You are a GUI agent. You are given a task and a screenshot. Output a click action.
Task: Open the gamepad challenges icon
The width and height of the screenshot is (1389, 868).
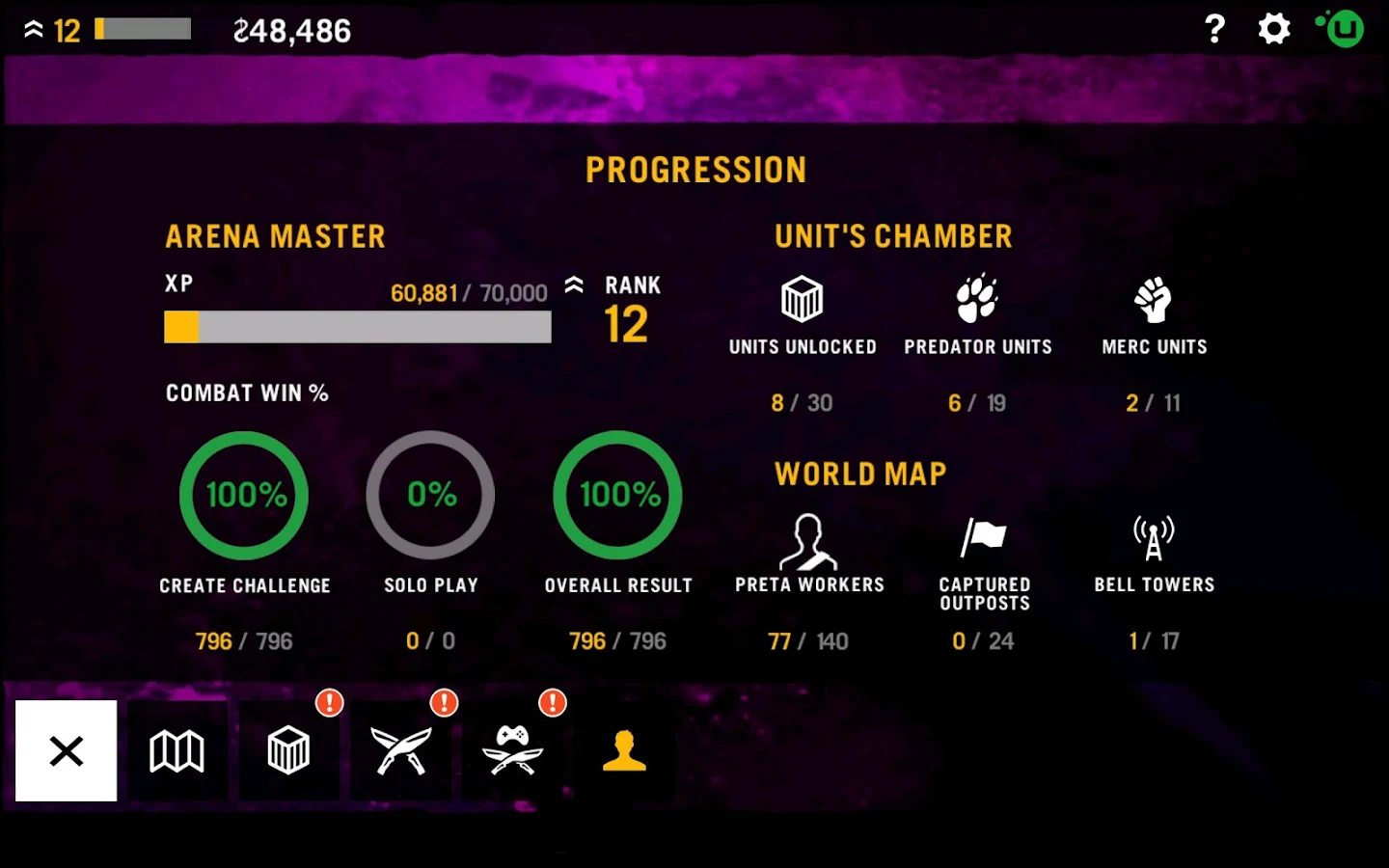[x=513, y=752]
